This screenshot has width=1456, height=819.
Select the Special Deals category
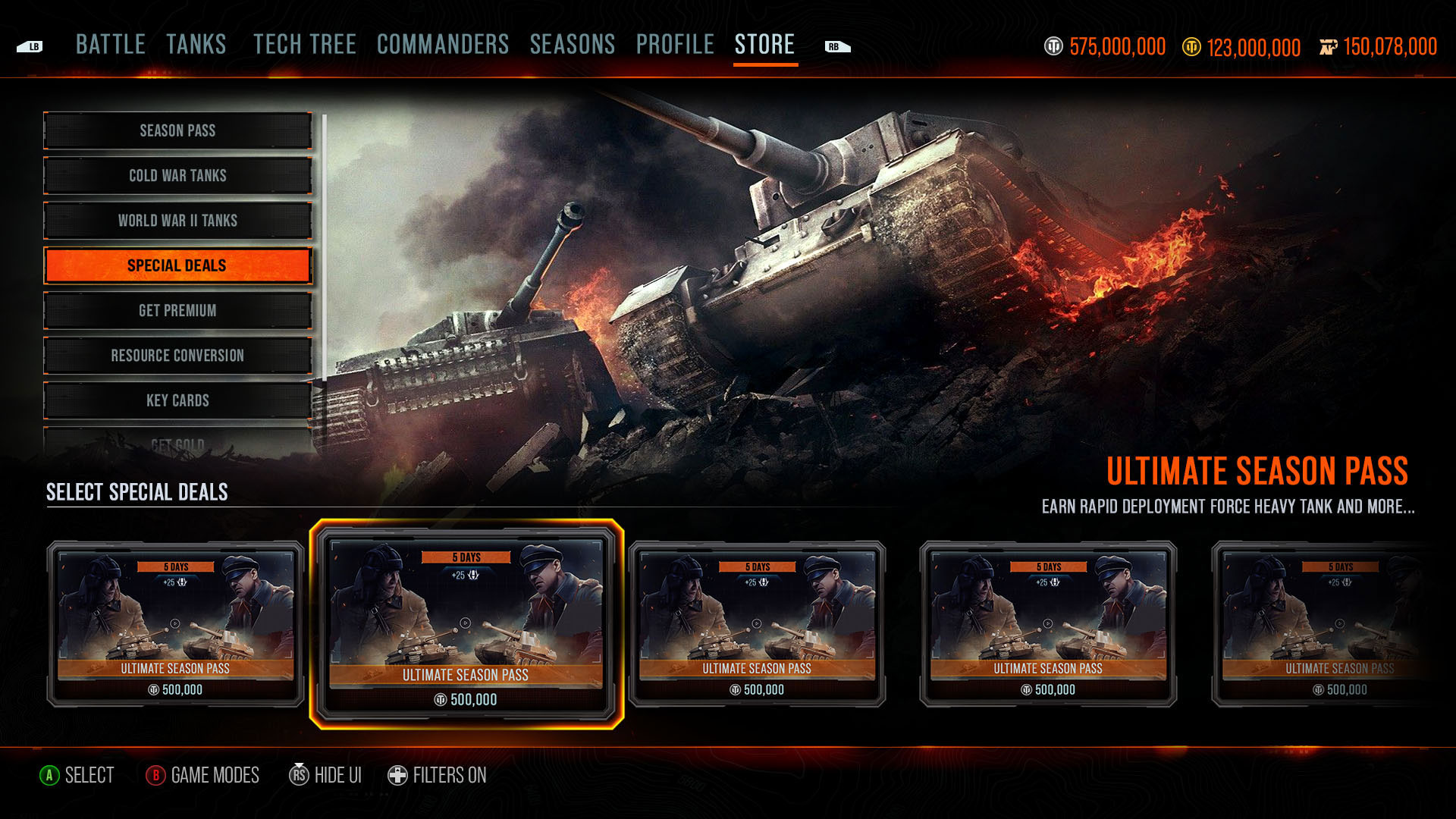point(177,265)
